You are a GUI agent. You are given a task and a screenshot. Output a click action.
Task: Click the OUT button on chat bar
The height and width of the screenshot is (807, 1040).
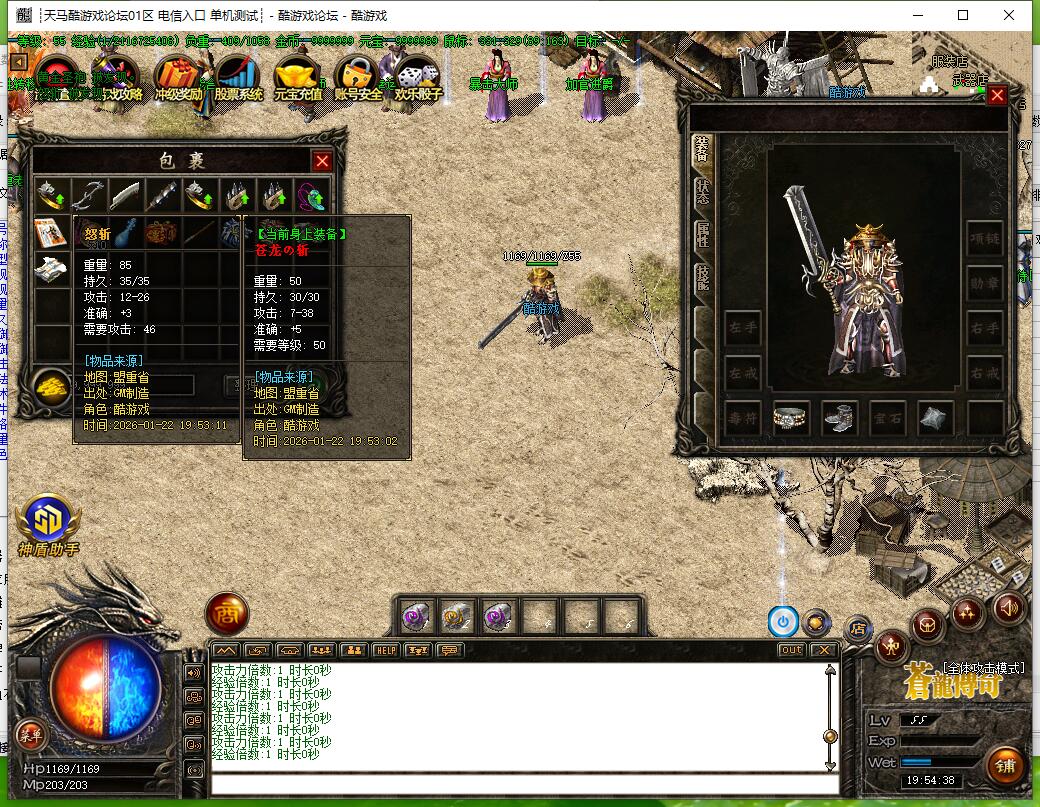(791, 650)
